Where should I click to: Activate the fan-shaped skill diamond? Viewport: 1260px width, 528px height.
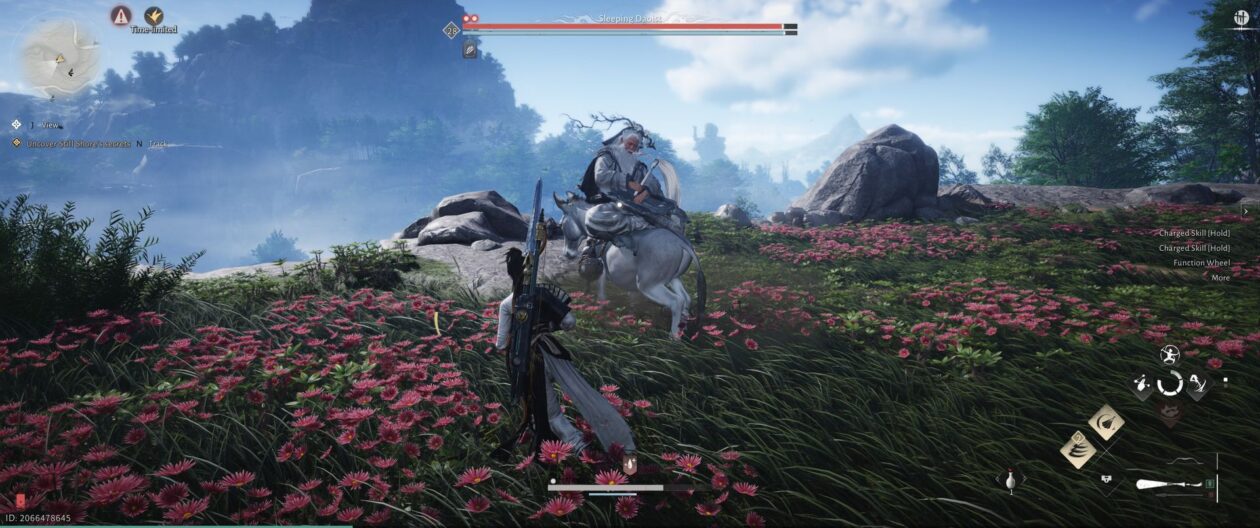pos(1106,423)
